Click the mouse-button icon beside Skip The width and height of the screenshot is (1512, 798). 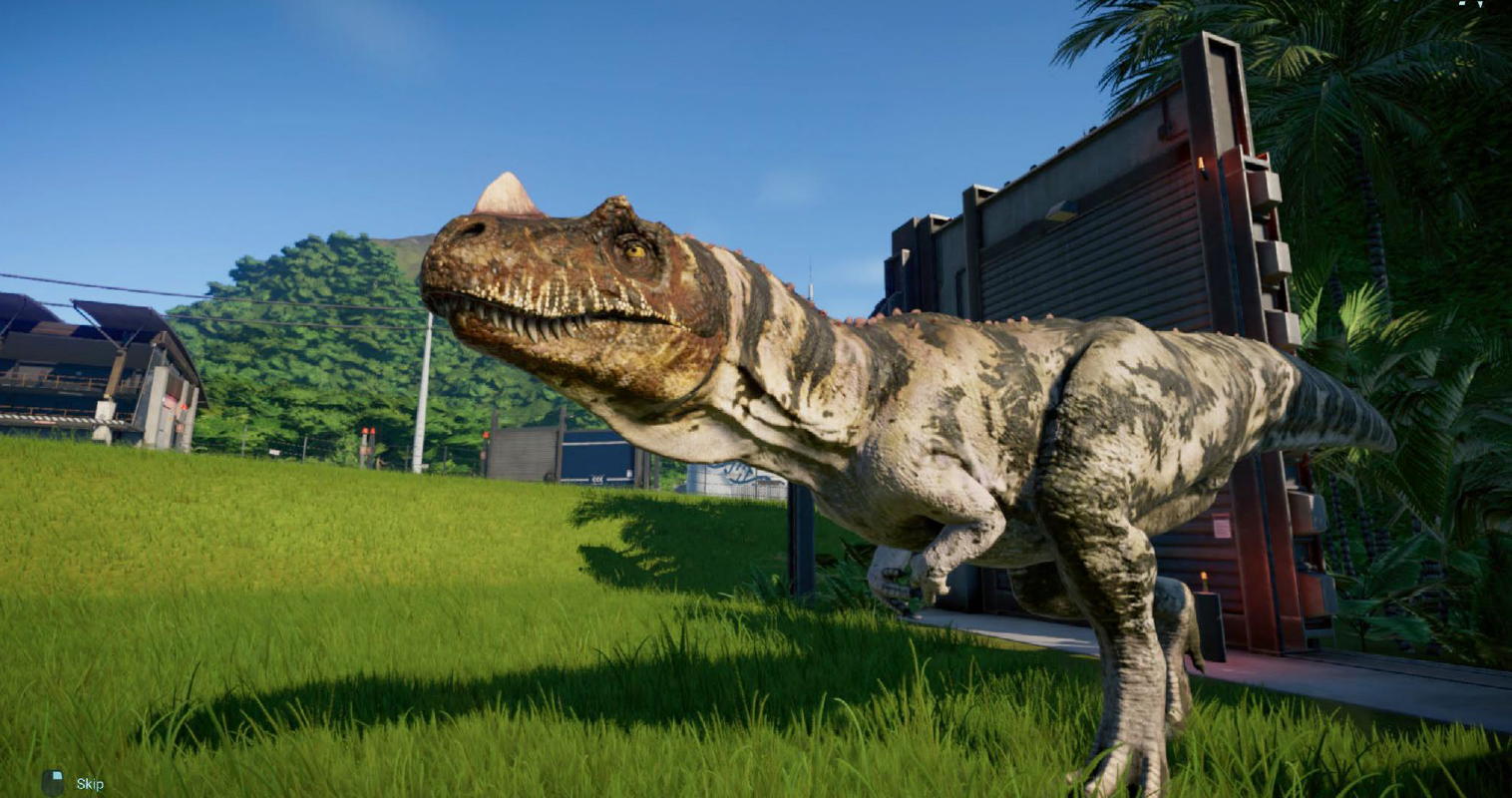coord(53,781)
